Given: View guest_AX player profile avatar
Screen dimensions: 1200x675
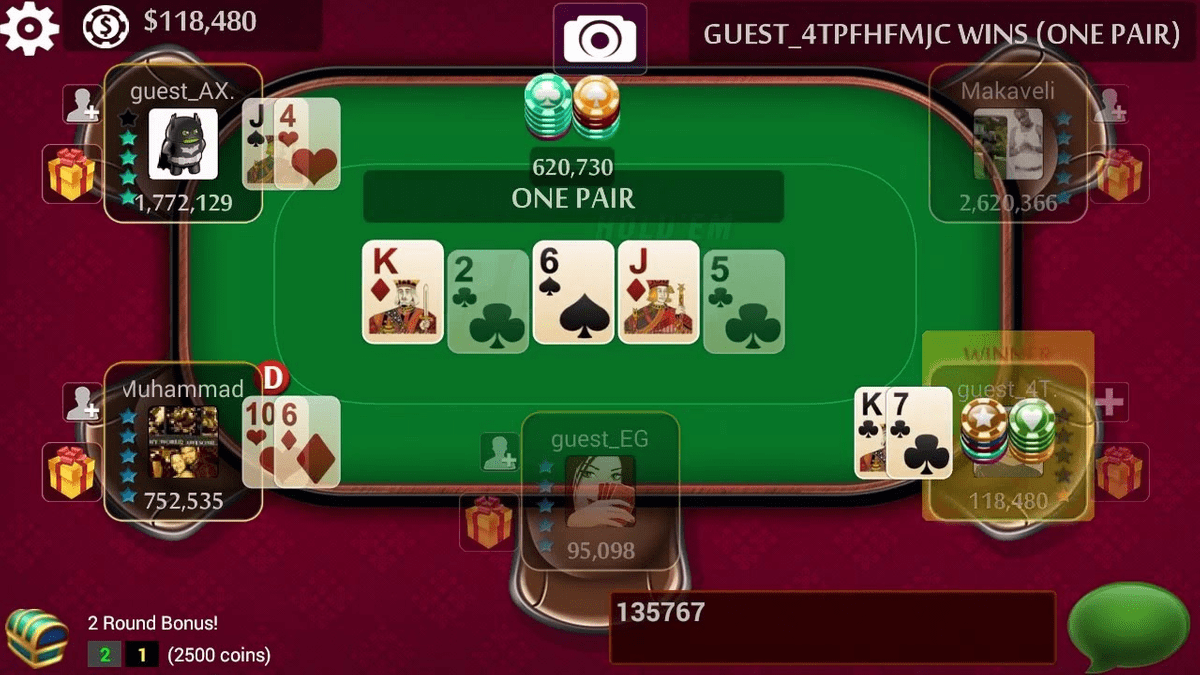Looking at the screenshot, I should [x=183, y=144].
